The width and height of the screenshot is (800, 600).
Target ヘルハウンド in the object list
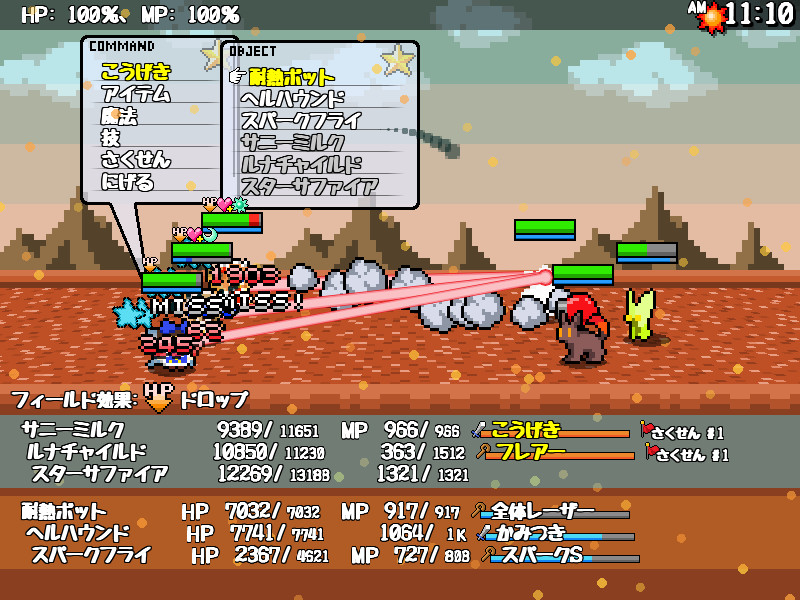tap(292, 99)
